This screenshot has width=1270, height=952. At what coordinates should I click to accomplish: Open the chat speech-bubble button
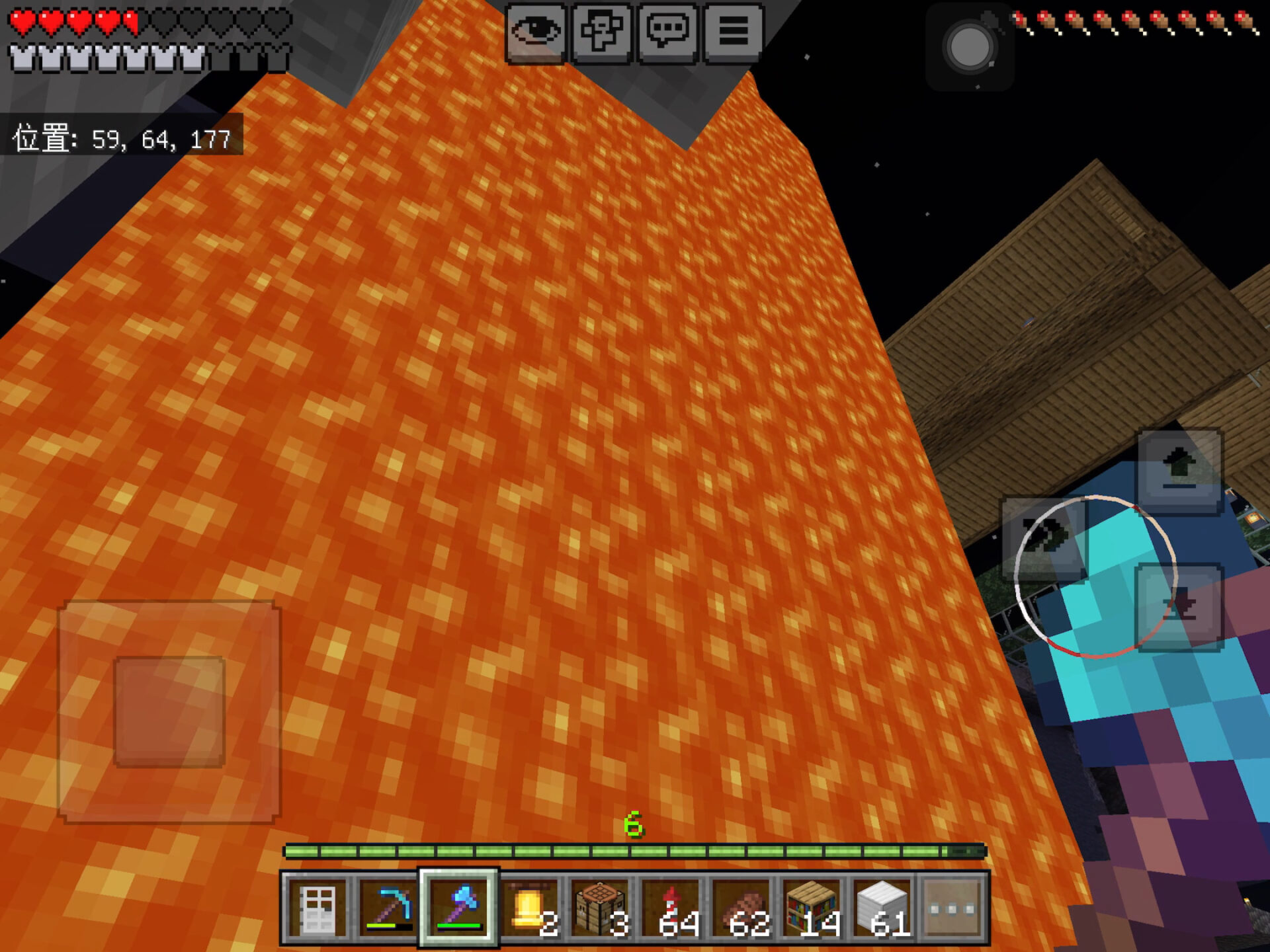(667, 32)
